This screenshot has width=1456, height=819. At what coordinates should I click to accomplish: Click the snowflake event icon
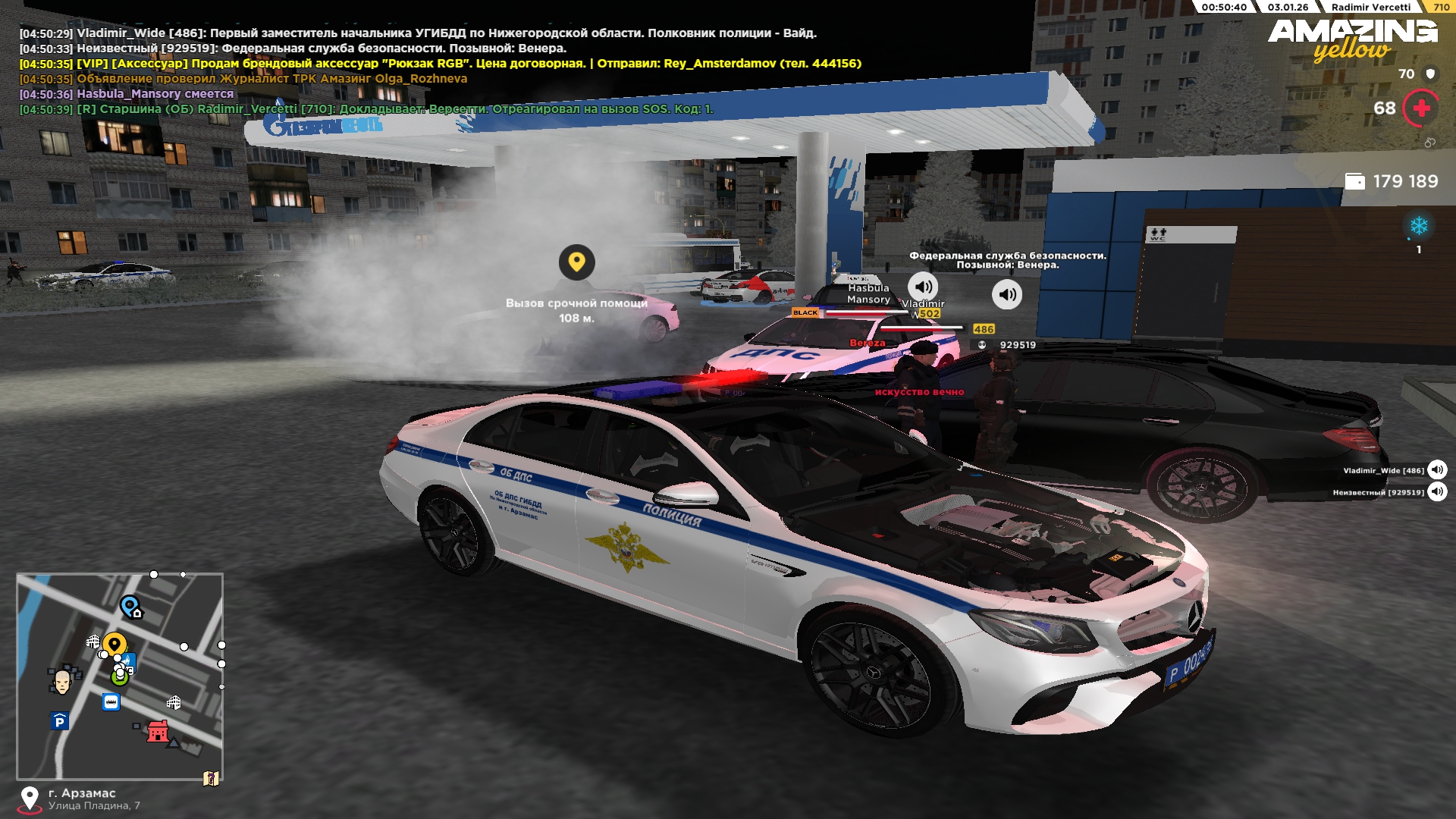(1419, 226)
